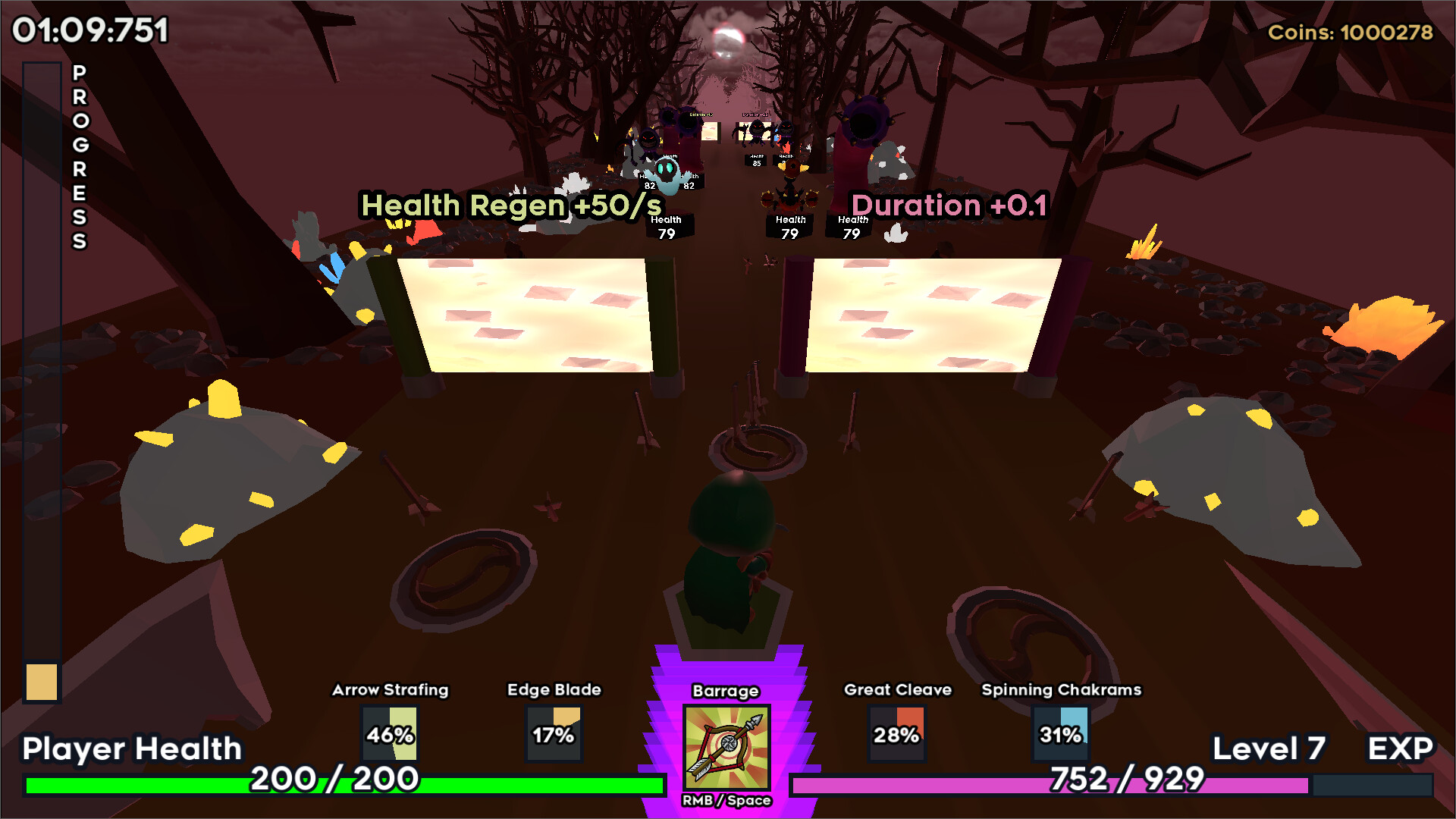The height and width of the screenshot is (819, 1456).
Task: Click the match timer readout
Action: [89, 32]
